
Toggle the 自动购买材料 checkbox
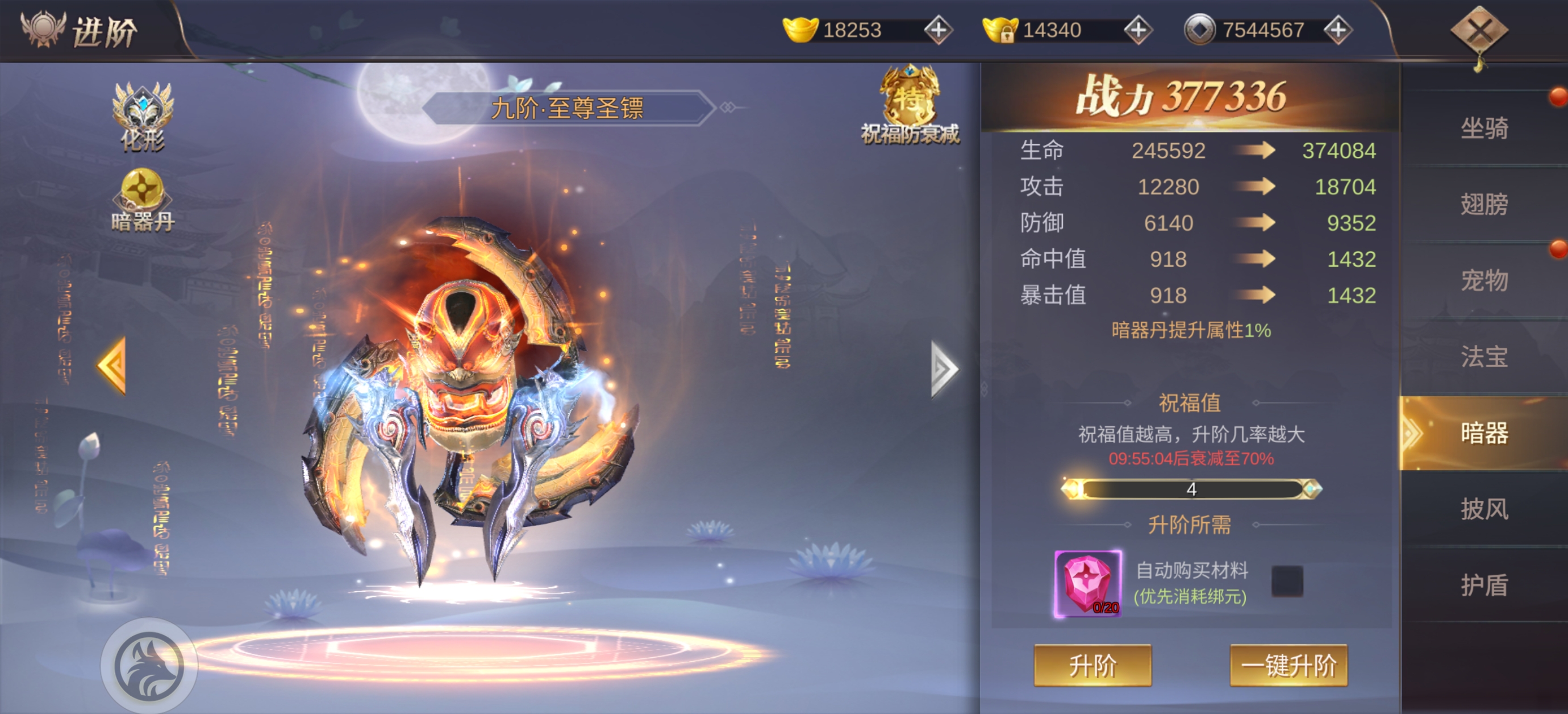(x=1287, y=580)
